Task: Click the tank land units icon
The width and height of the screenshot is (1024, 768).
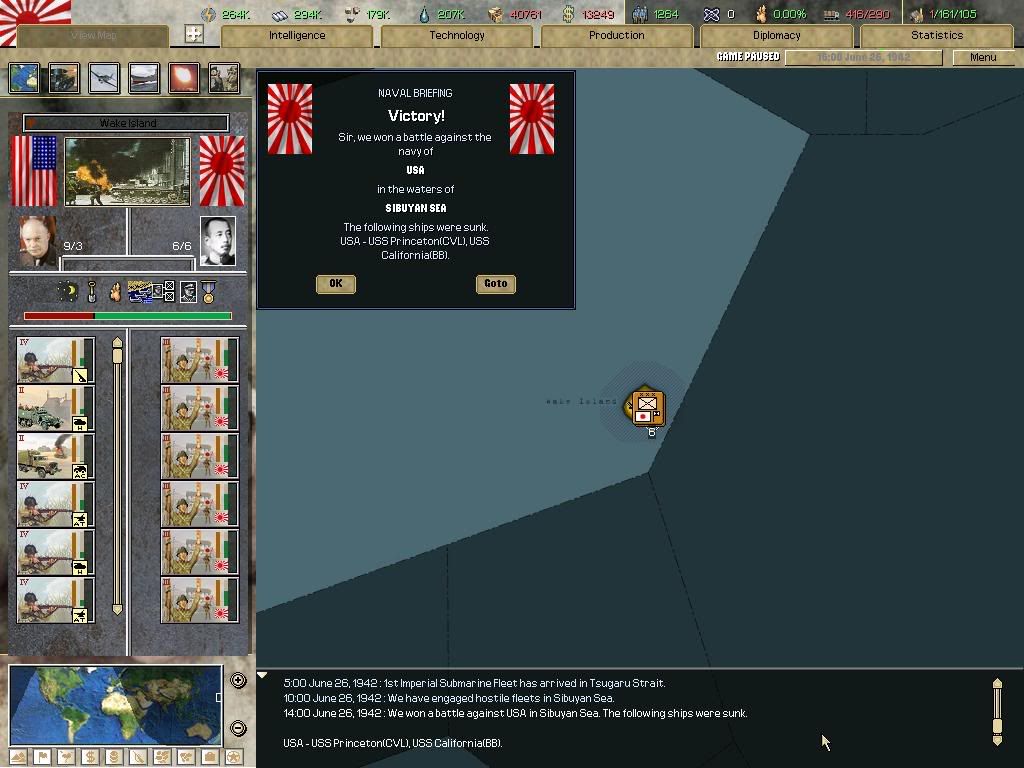Action: click(x=64, y=78)
